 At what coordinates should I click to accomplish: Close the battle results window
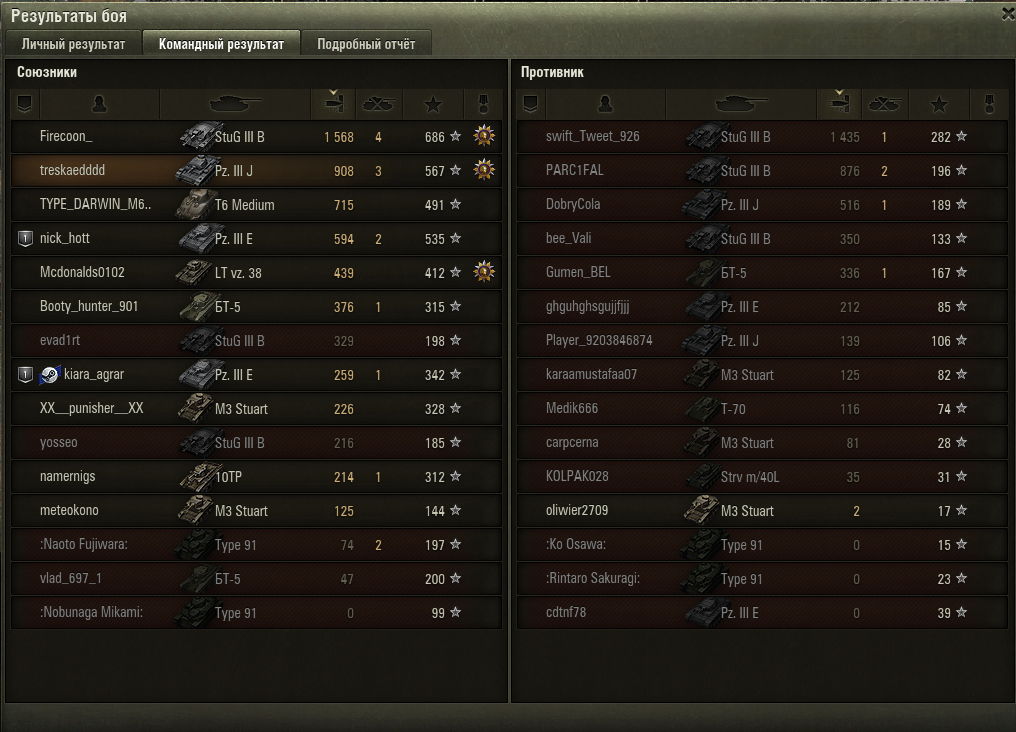pos(1007,14)
